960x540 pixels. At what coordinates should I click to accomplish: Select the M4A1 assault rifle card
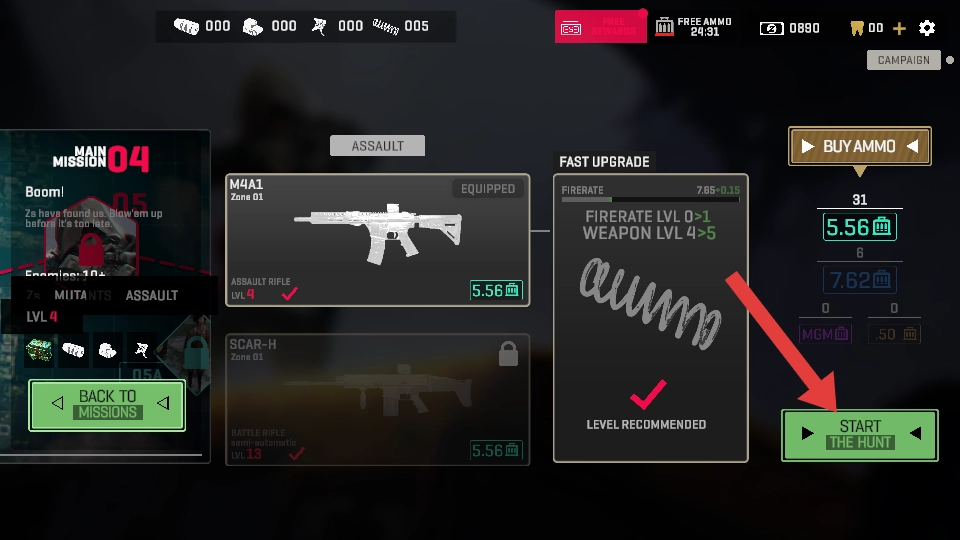[x=377, y=240]
